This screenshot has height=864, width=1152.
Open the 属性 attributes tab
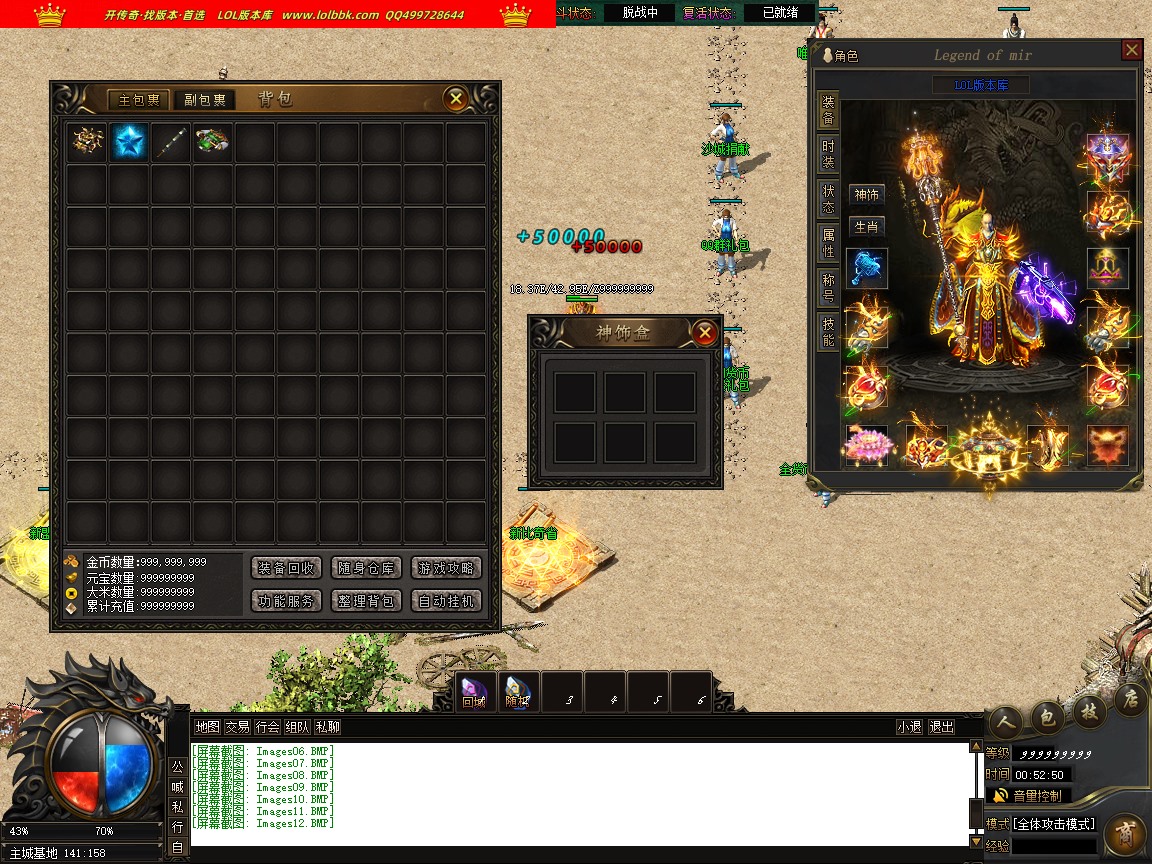coord(828,242)
